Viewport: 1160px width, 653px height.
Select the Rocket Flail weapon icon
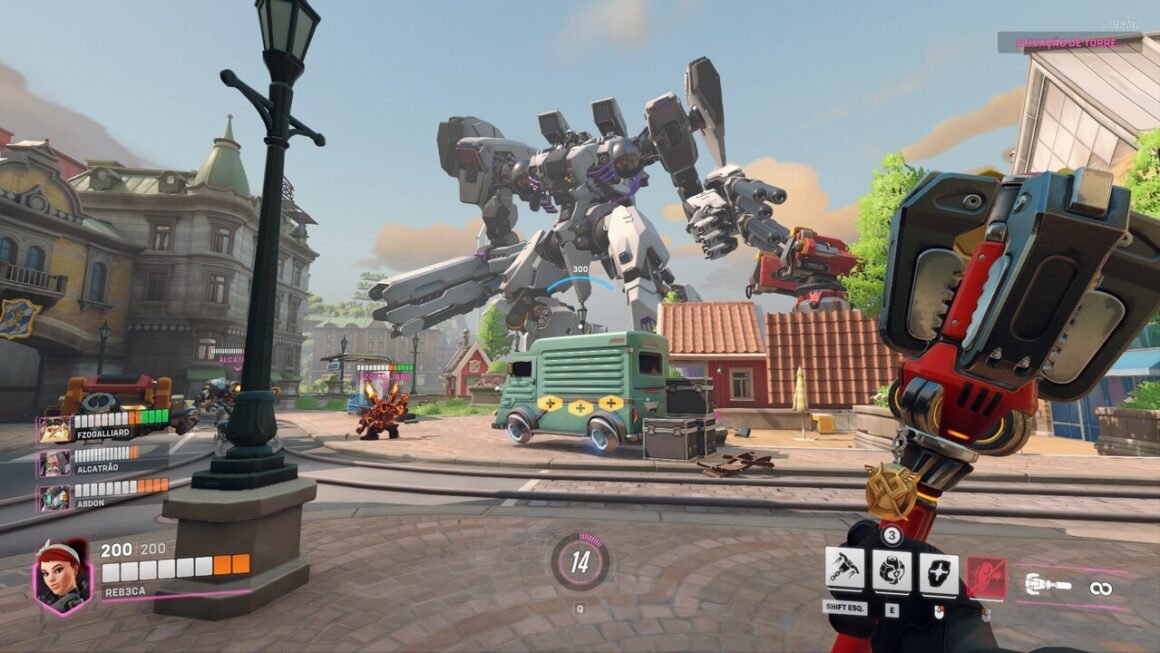tap(1048, 585)
